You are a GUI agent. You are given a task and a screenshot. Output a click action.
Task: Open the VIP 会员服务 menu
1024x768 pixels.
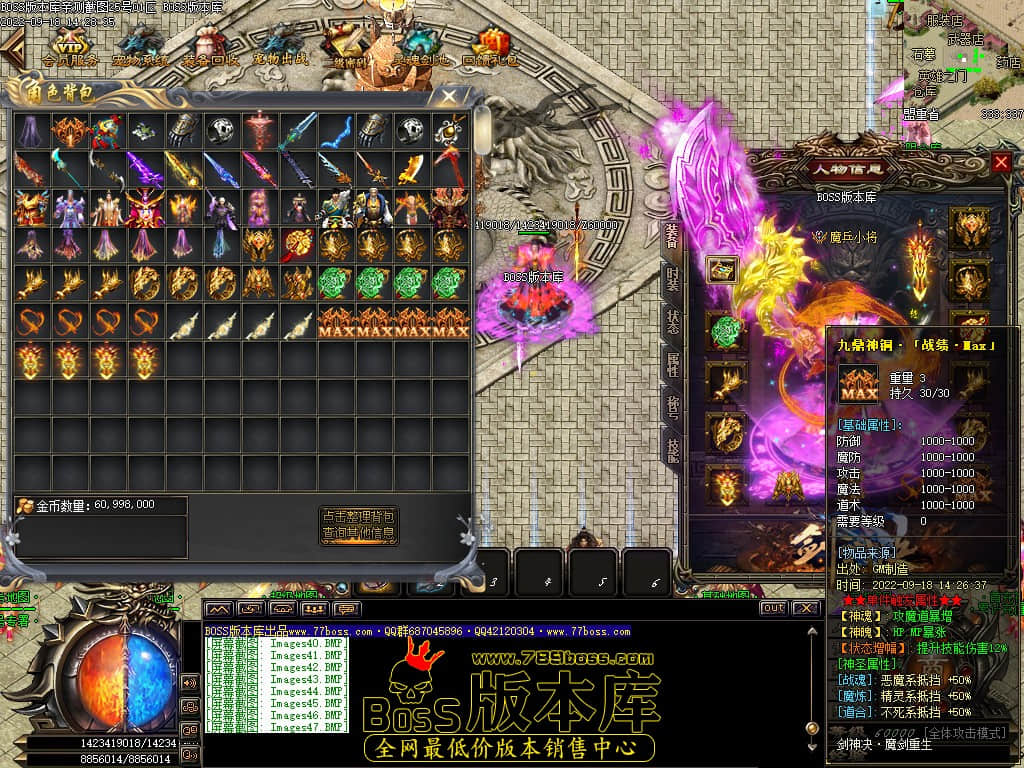pos(69,46)
